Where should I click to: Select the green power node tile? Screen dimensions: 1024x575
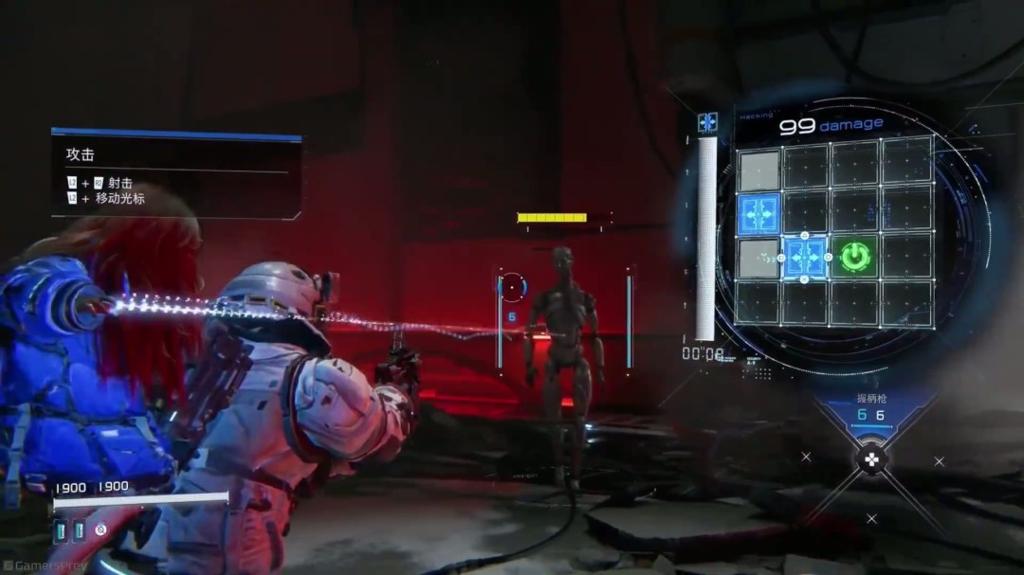(x=853, y=257)
